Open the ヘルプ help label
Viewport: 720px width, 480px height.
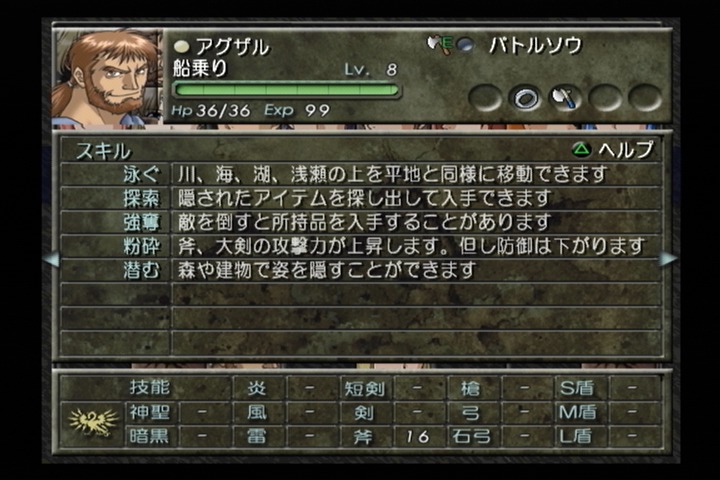[x=613, y=150]
